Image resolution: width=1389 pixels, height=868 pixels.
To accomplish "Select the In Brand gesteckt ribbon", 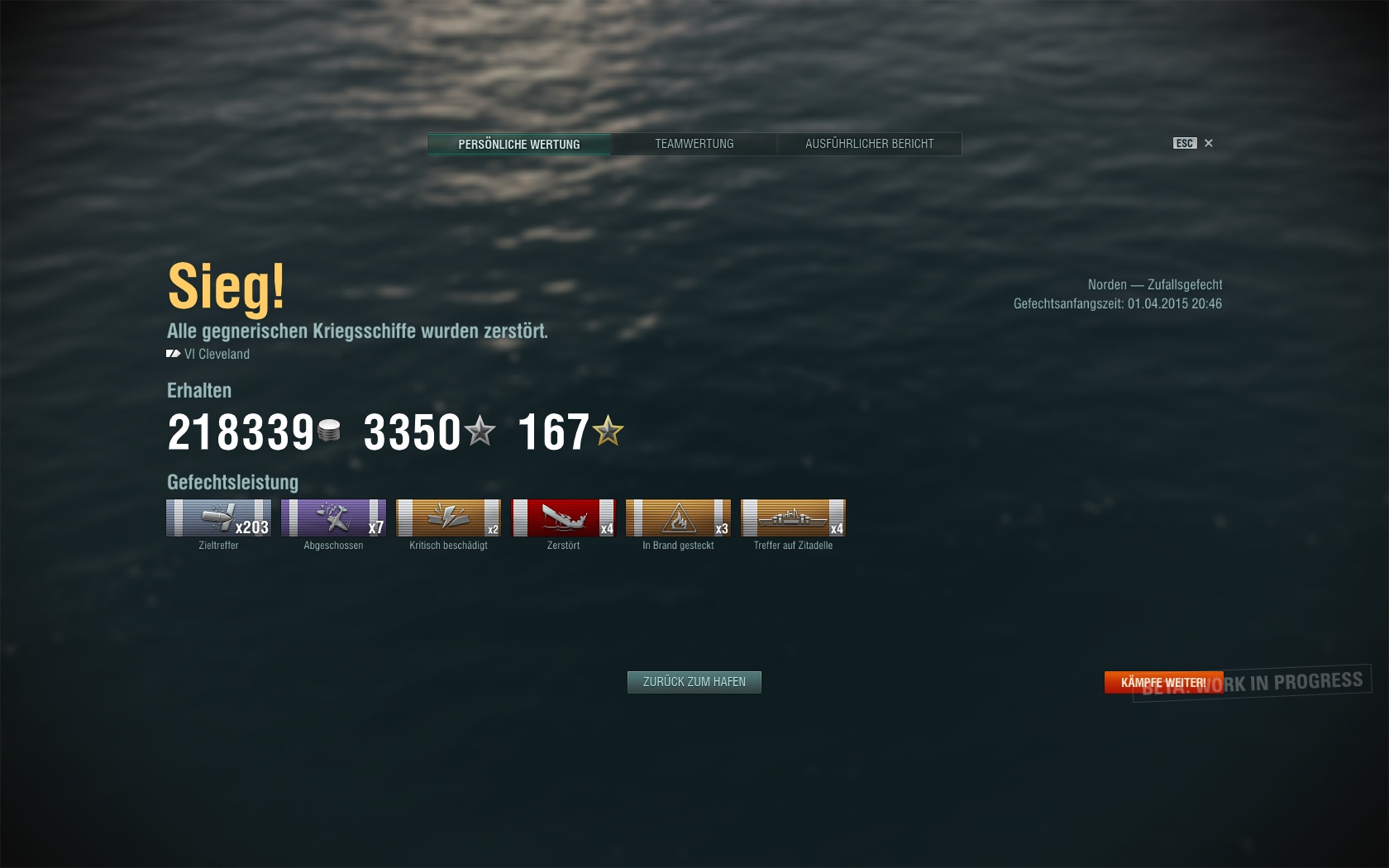I will click(678, 518).
